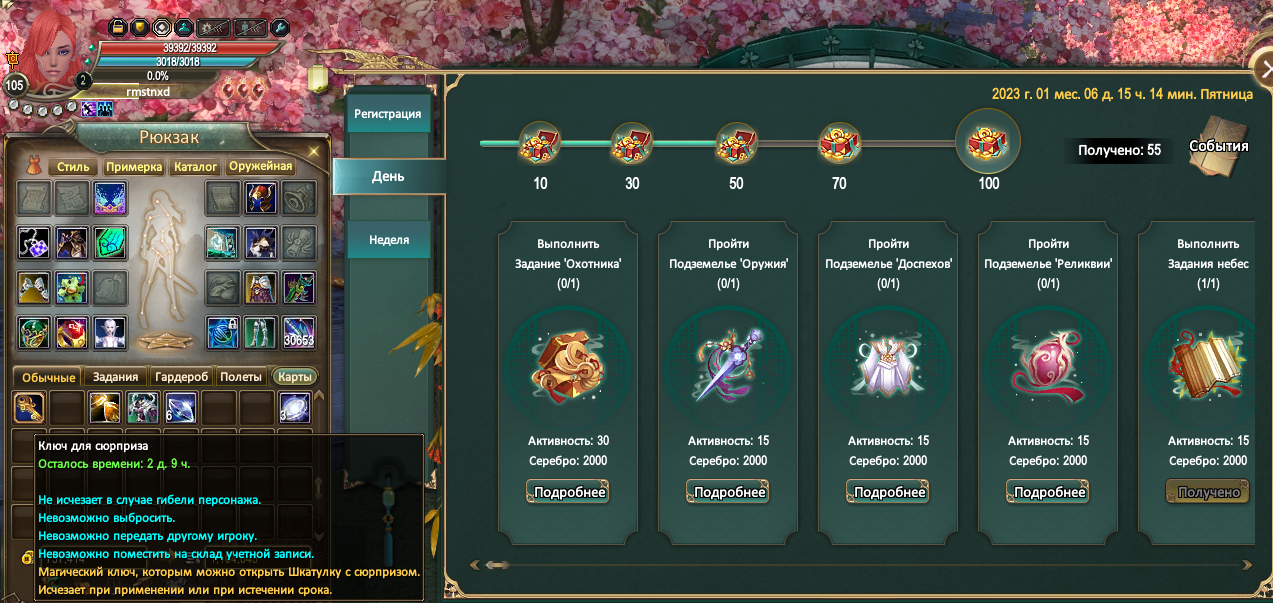
Task: Click Подробнее under the 'Доспехов' dungeon
Action: tap(888, 492)
